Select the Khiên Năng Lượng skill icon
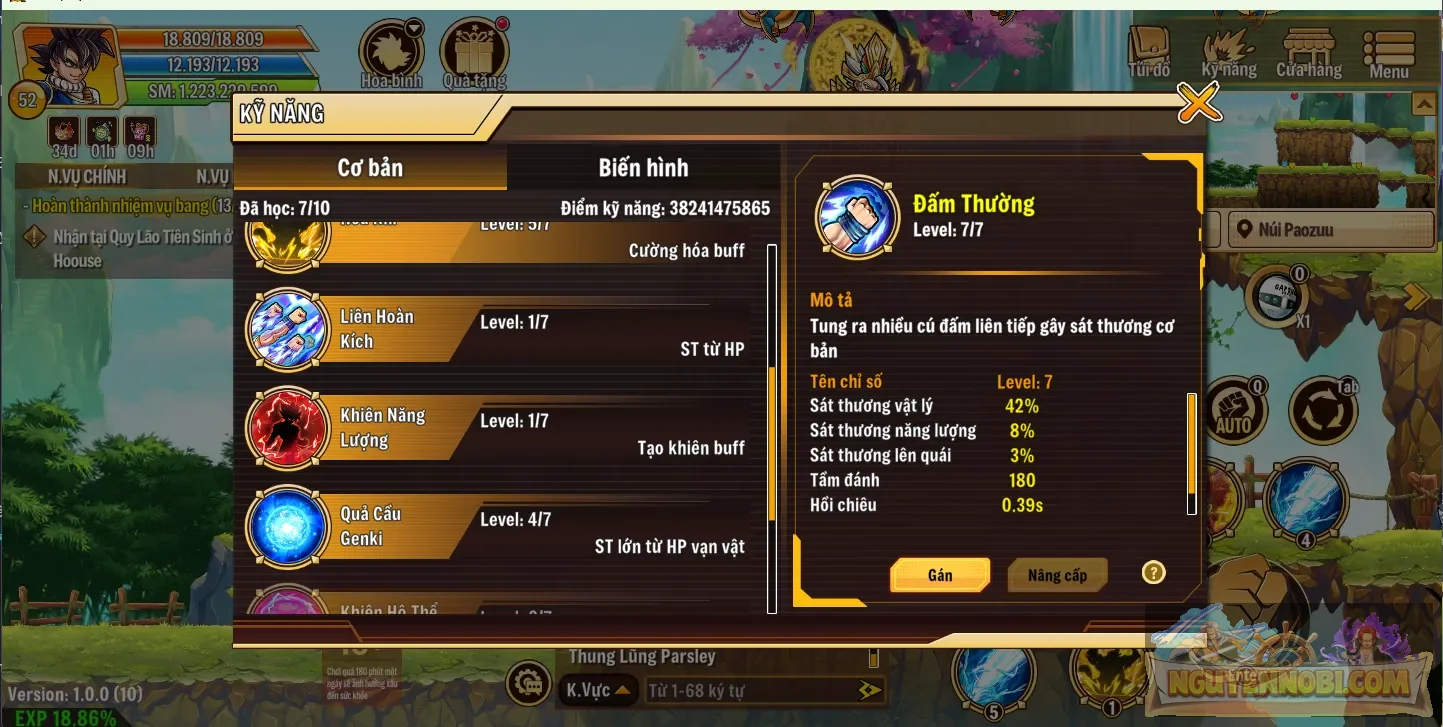This screenshot has width=1443, height=727. [x=287, y=428]
